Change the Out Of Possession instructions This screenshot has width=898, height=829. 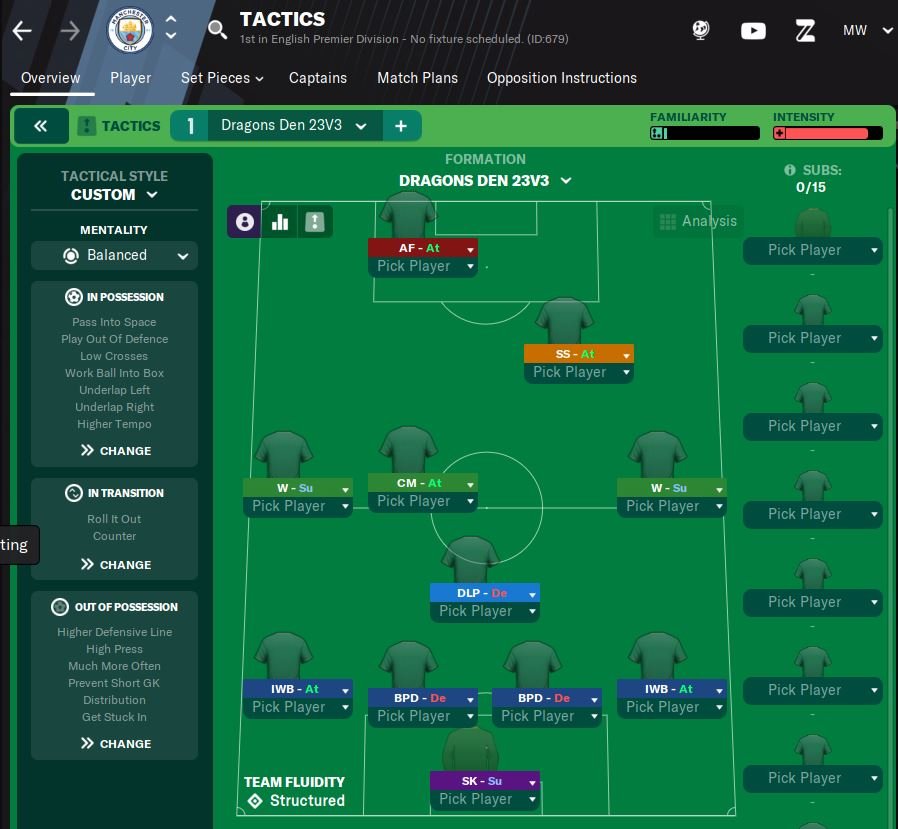click(115, 744)
